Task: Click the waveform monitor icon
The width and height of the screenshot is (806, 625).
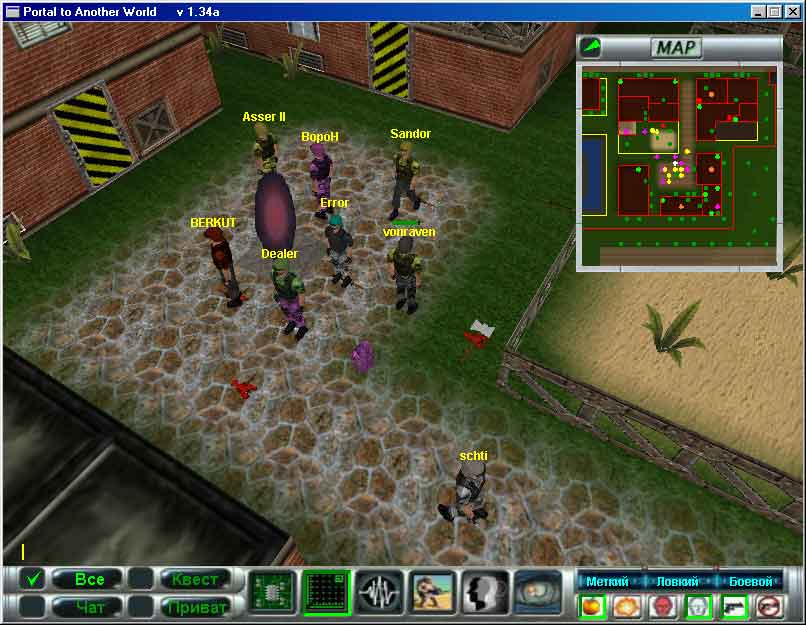Action: pyautogui.click(x=379, y=592)
